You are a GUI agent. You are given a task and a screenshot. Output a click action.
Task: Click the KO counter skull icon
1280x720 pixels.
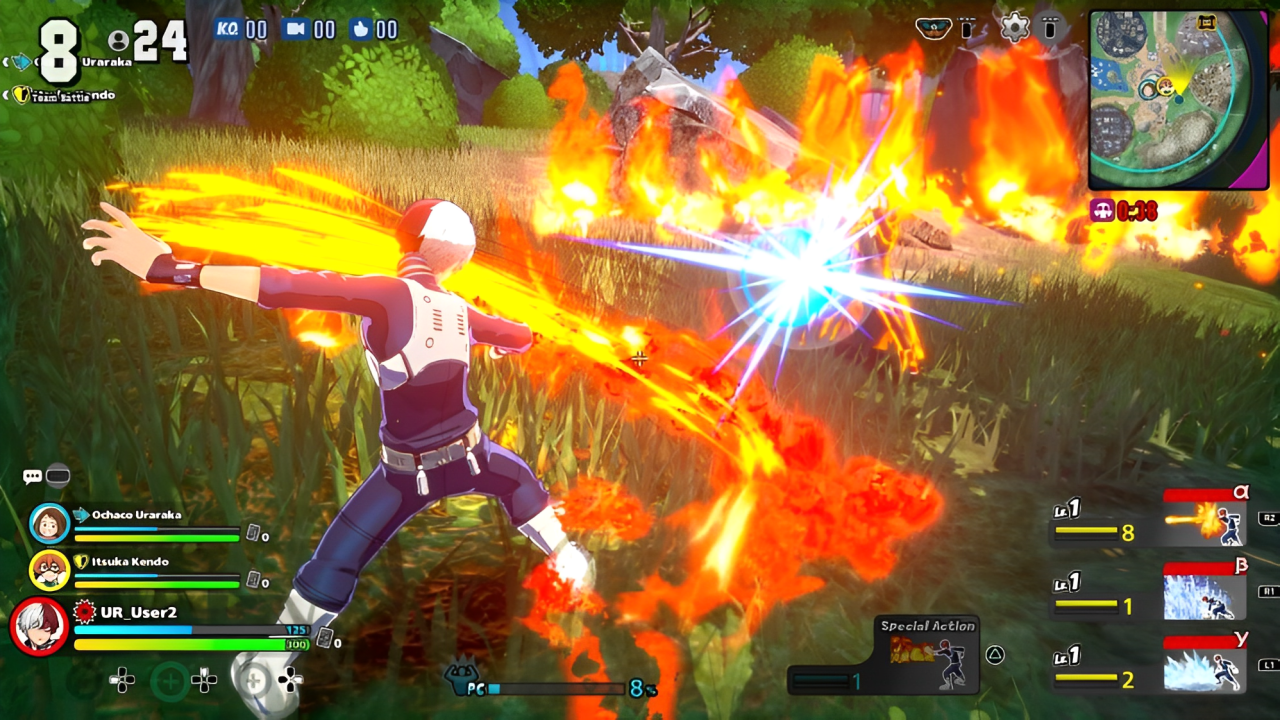[x=228, y=29]
